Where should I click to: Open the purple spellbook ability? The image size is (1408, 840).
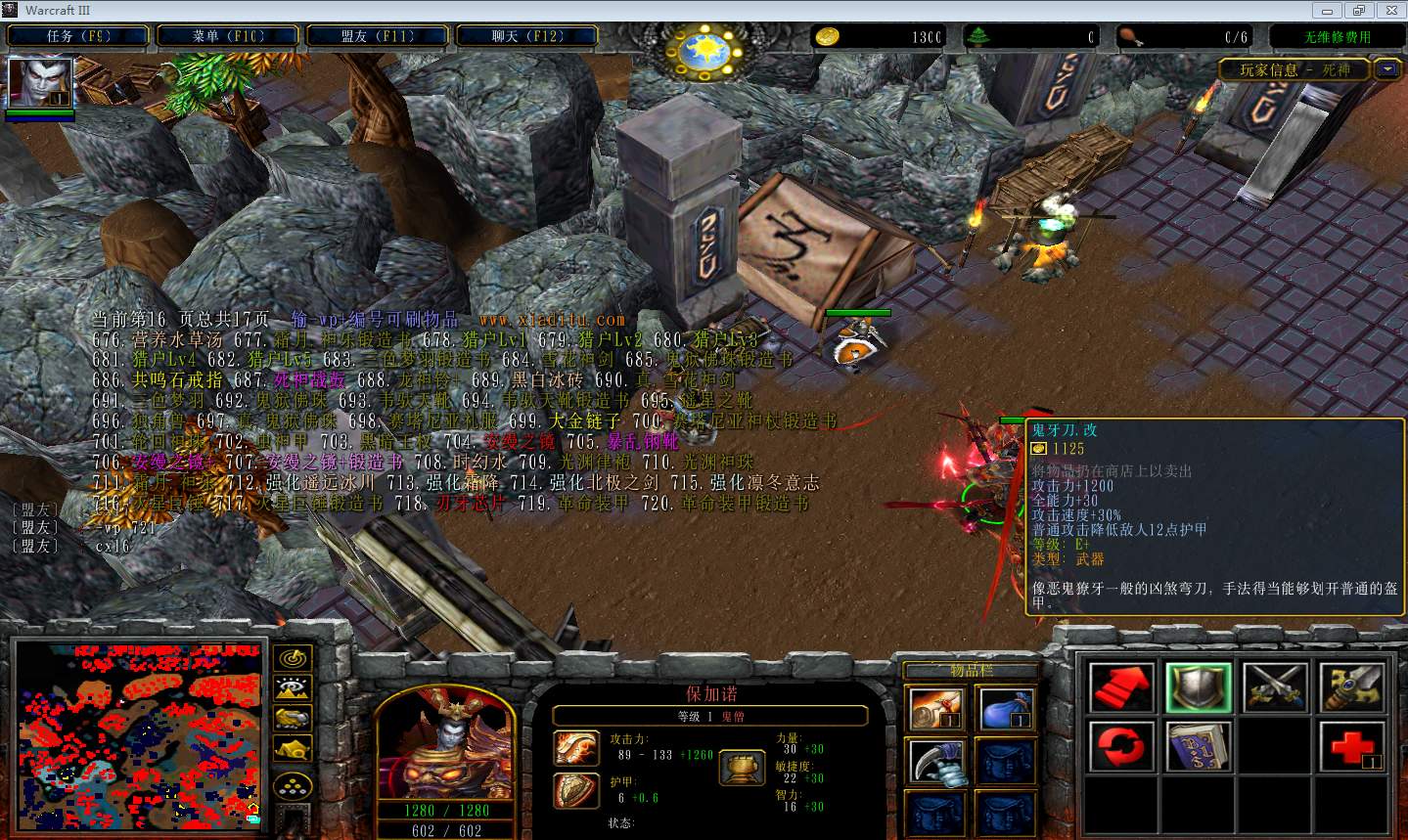[1198, 748]
